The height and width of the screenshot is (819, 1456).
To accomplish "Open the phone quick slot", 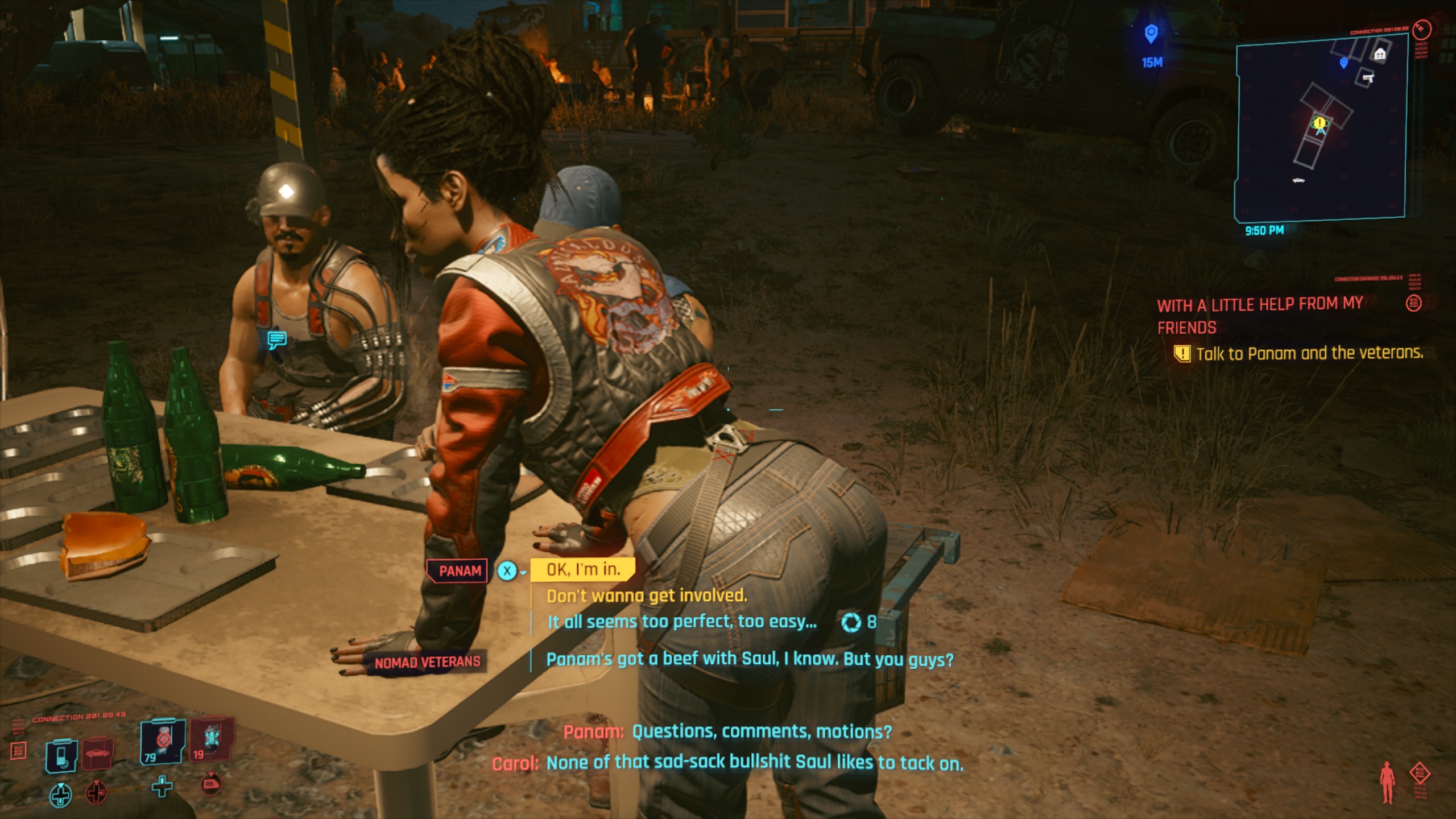I will click(61, 756).
